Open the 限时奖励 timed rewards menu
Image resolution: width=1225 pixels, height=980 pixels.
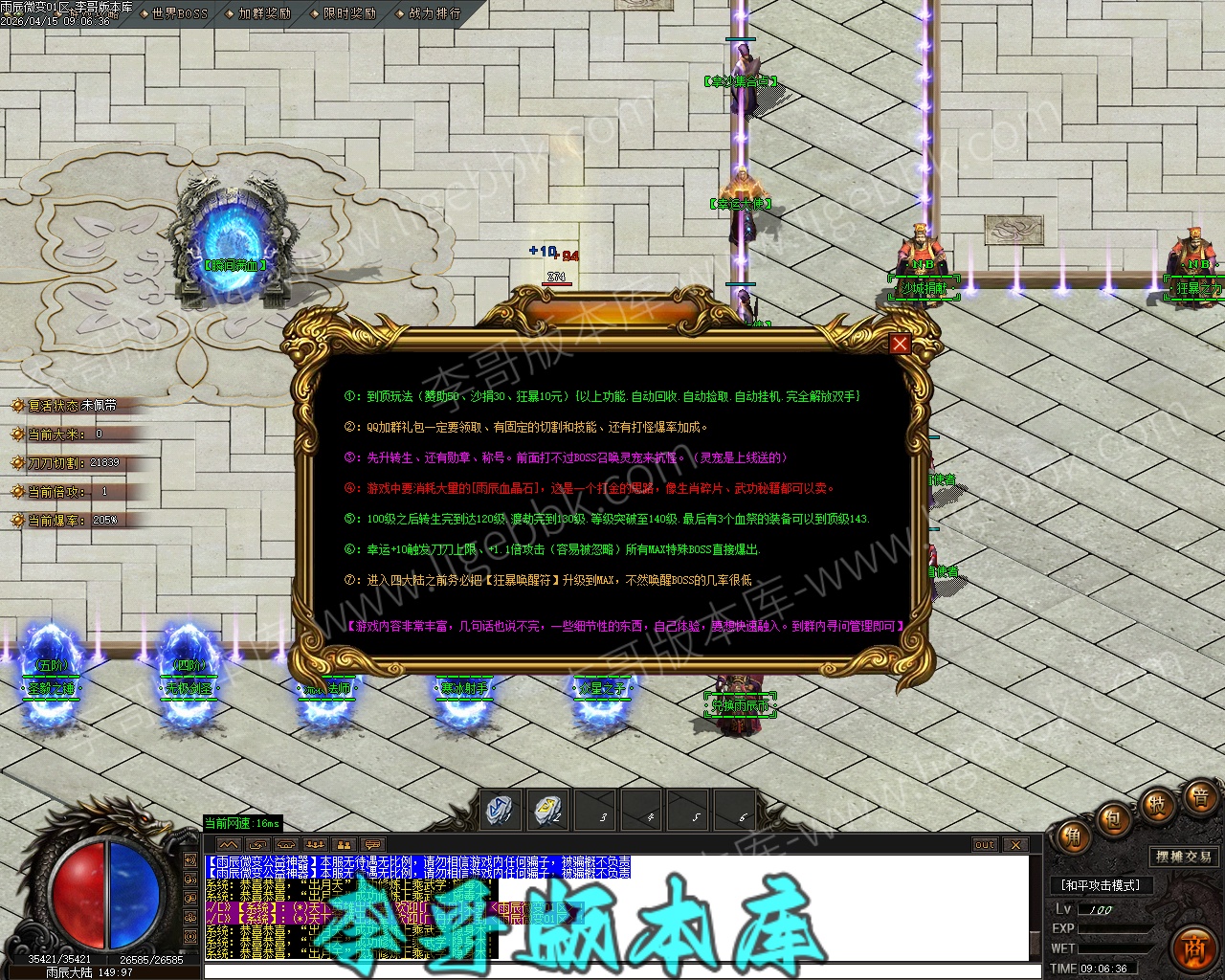click(x=349, y=13)
